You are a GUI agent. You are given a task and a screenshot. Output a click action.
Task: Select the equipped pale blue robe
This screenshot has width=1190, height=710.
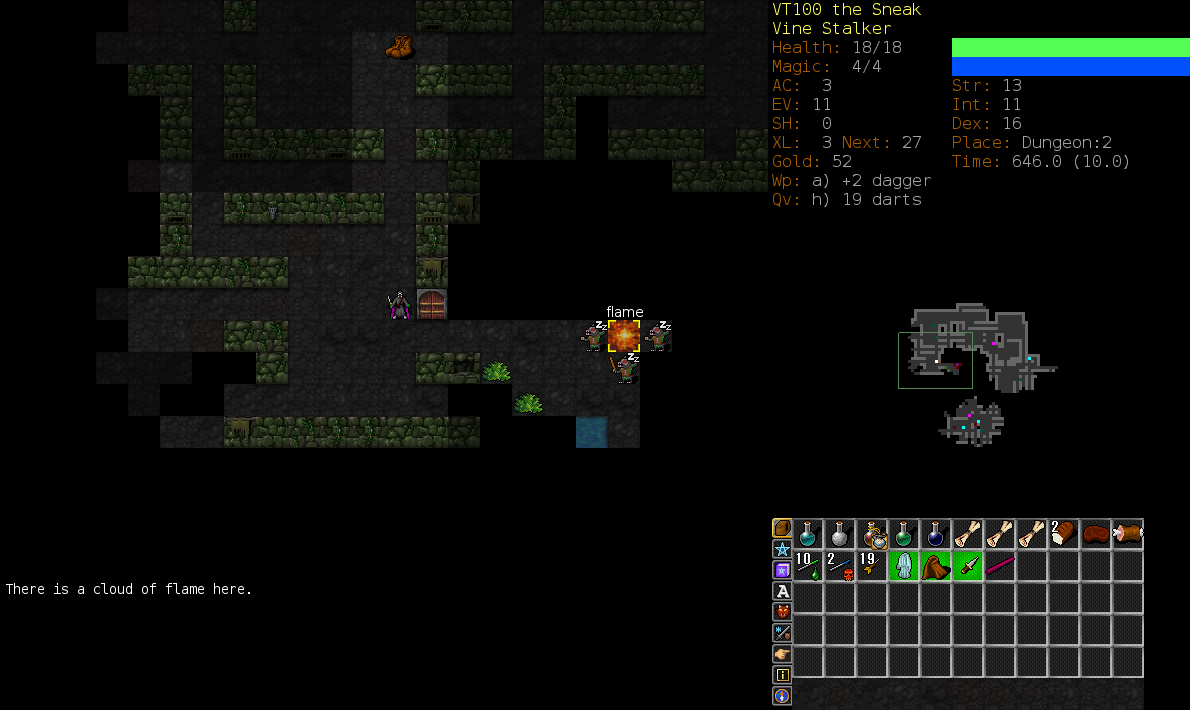tap(904, 566)
